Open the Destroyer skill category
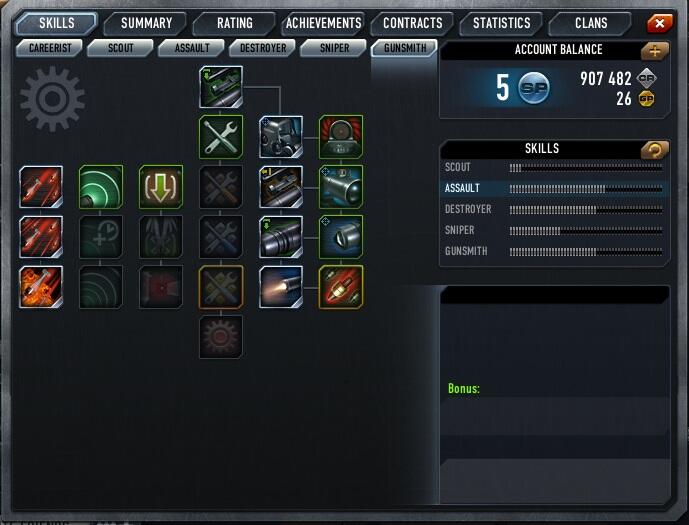The image size is (689, 525). (263, 47)
